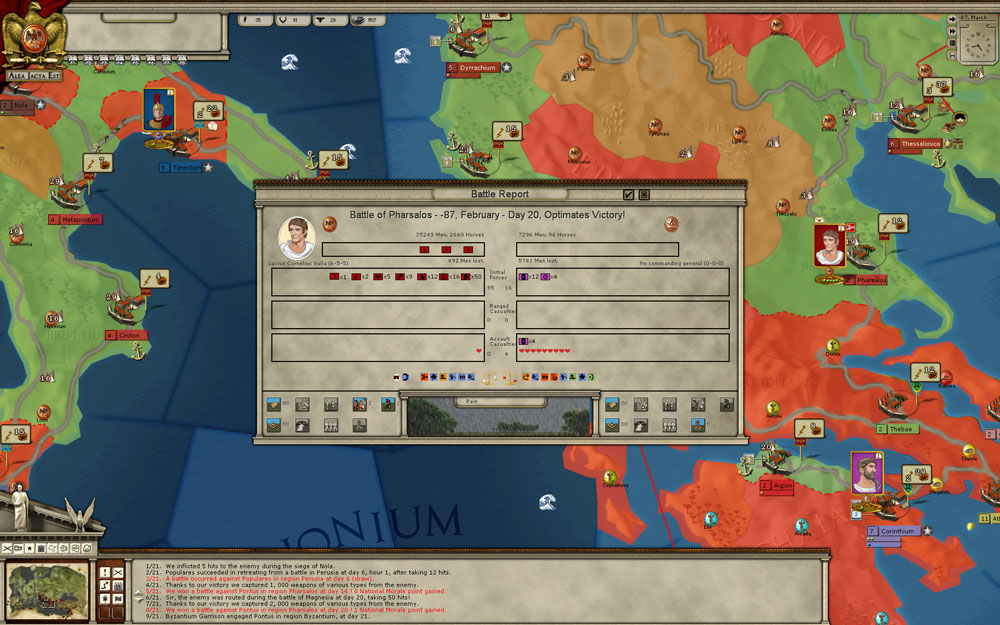The width and height of the screenshot is (1000, 625).
Task: Open the detailed battle log button
Action: [x=645, y=194]
